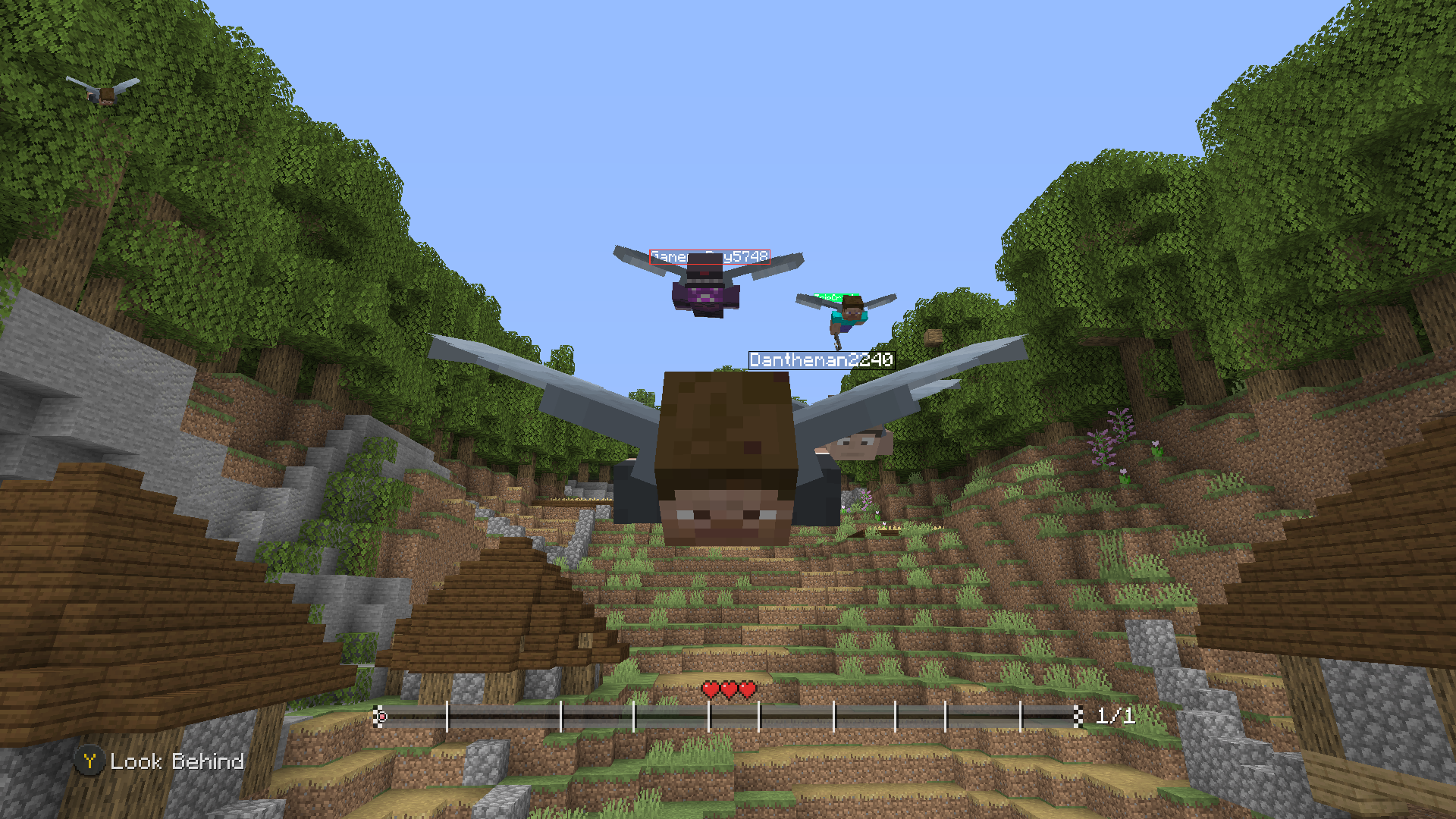Select the Dantheman2240 nametag label
The image size is (1456, 819).
point(821,359)
